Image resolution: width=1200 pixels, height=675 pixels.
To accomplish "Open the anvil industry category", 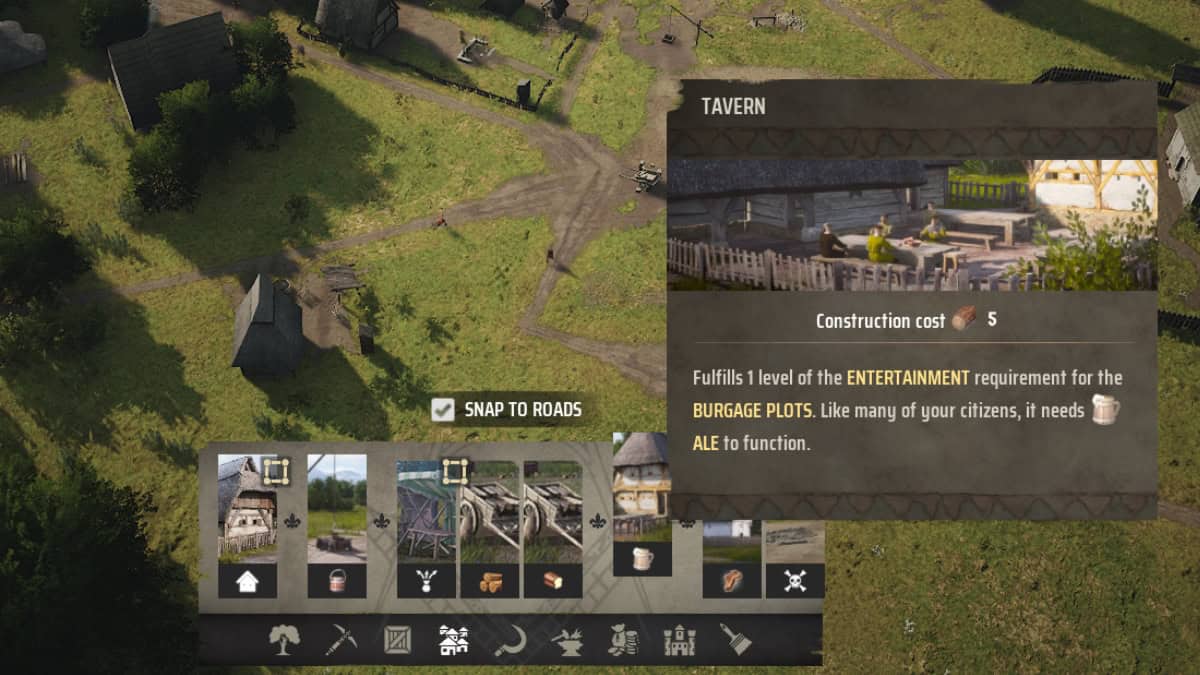I will [x=567, y=640].
